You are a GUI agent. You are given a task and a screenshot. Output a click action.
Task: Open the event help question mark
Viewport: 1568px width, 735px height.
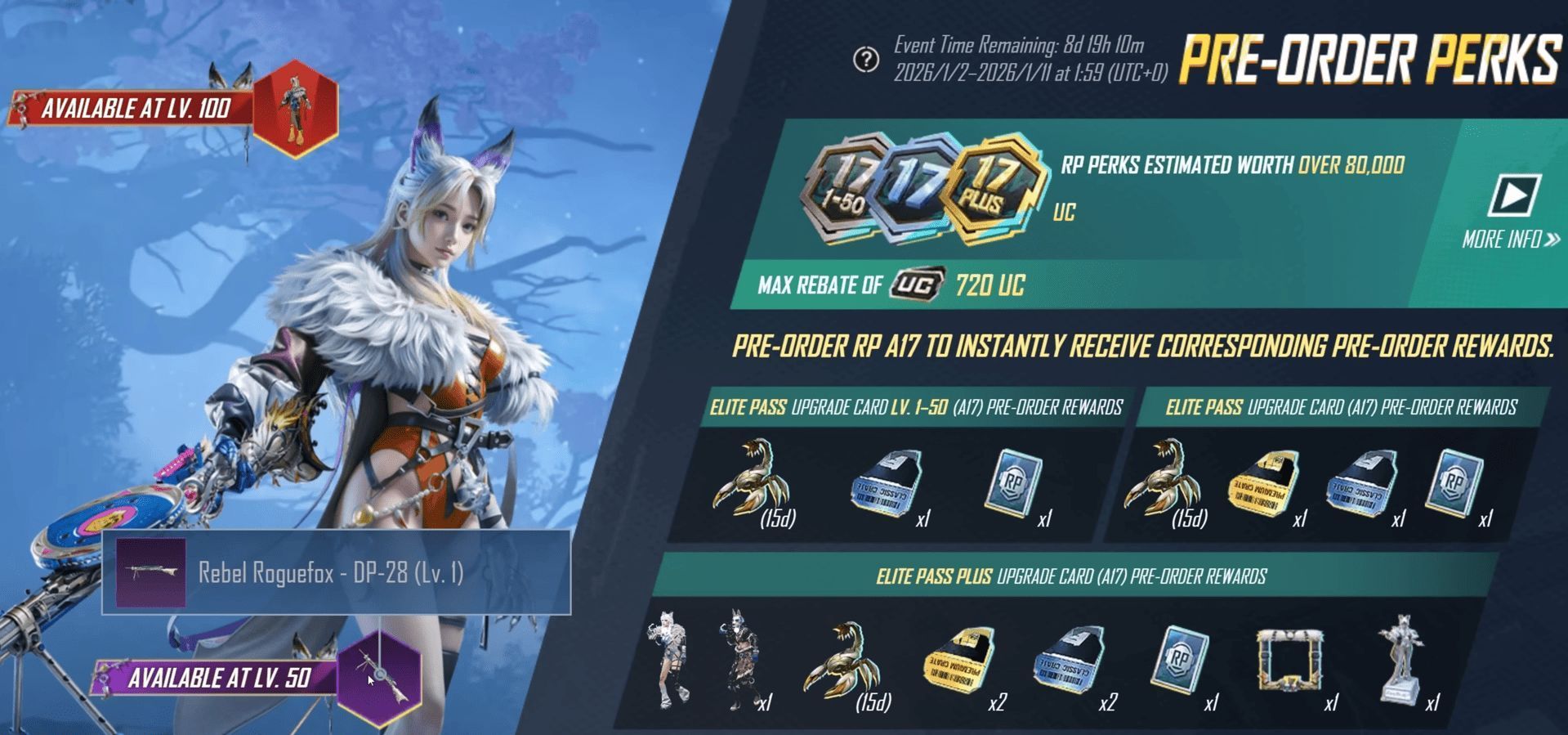click(865, 60)
